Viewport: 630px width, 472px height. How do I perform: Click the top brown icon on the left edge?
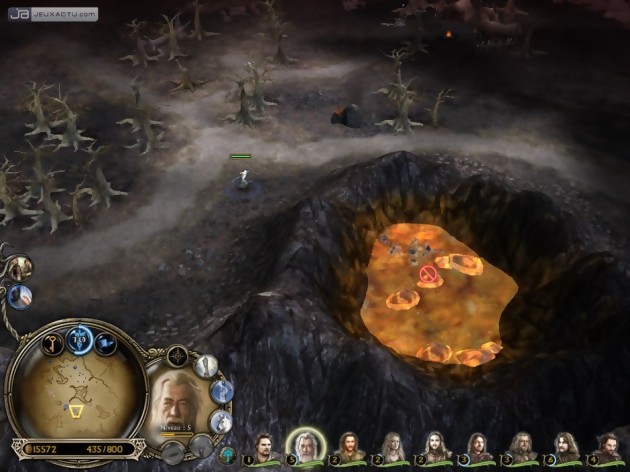coord(19,267)
